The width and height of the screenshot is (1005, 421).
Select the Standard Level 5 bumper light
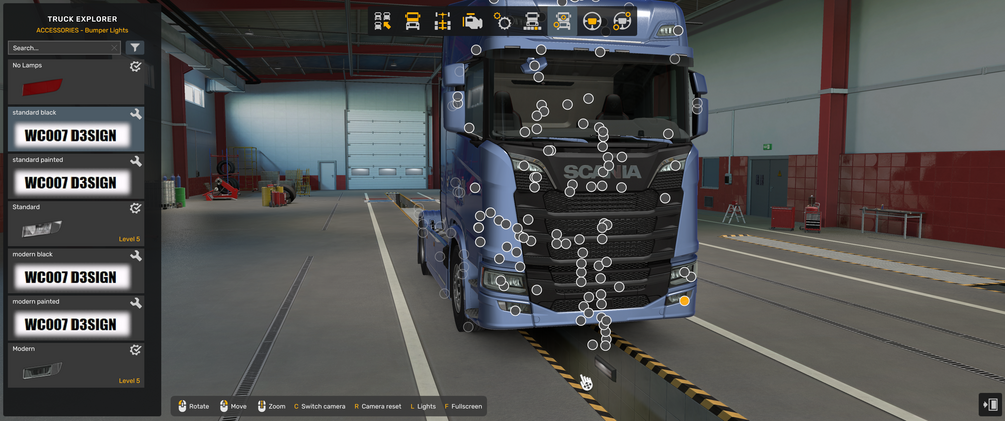[x=76, y=224]
